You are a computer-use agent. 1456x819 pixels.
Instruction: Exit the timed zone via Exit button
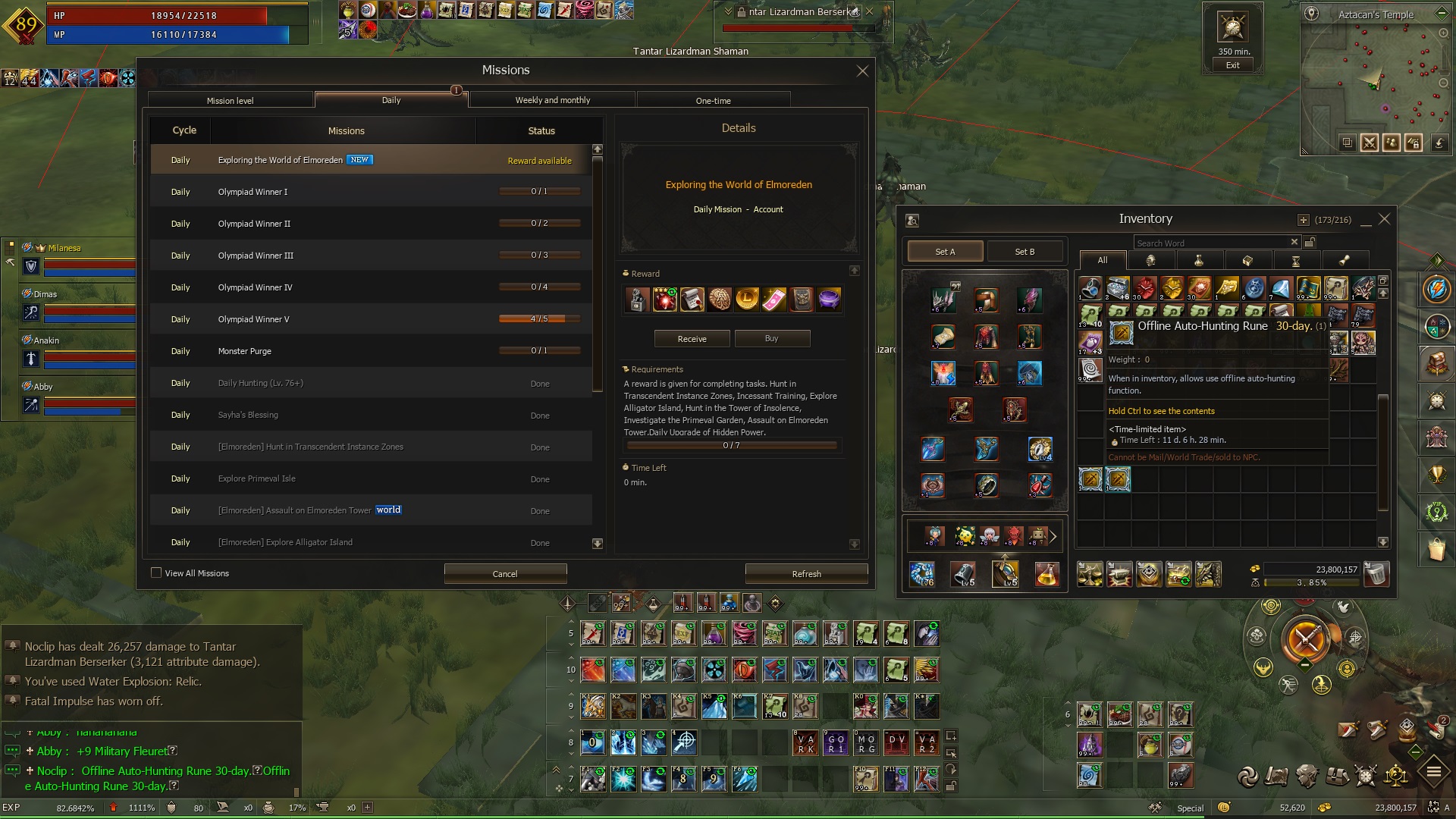click(1232, 65)
